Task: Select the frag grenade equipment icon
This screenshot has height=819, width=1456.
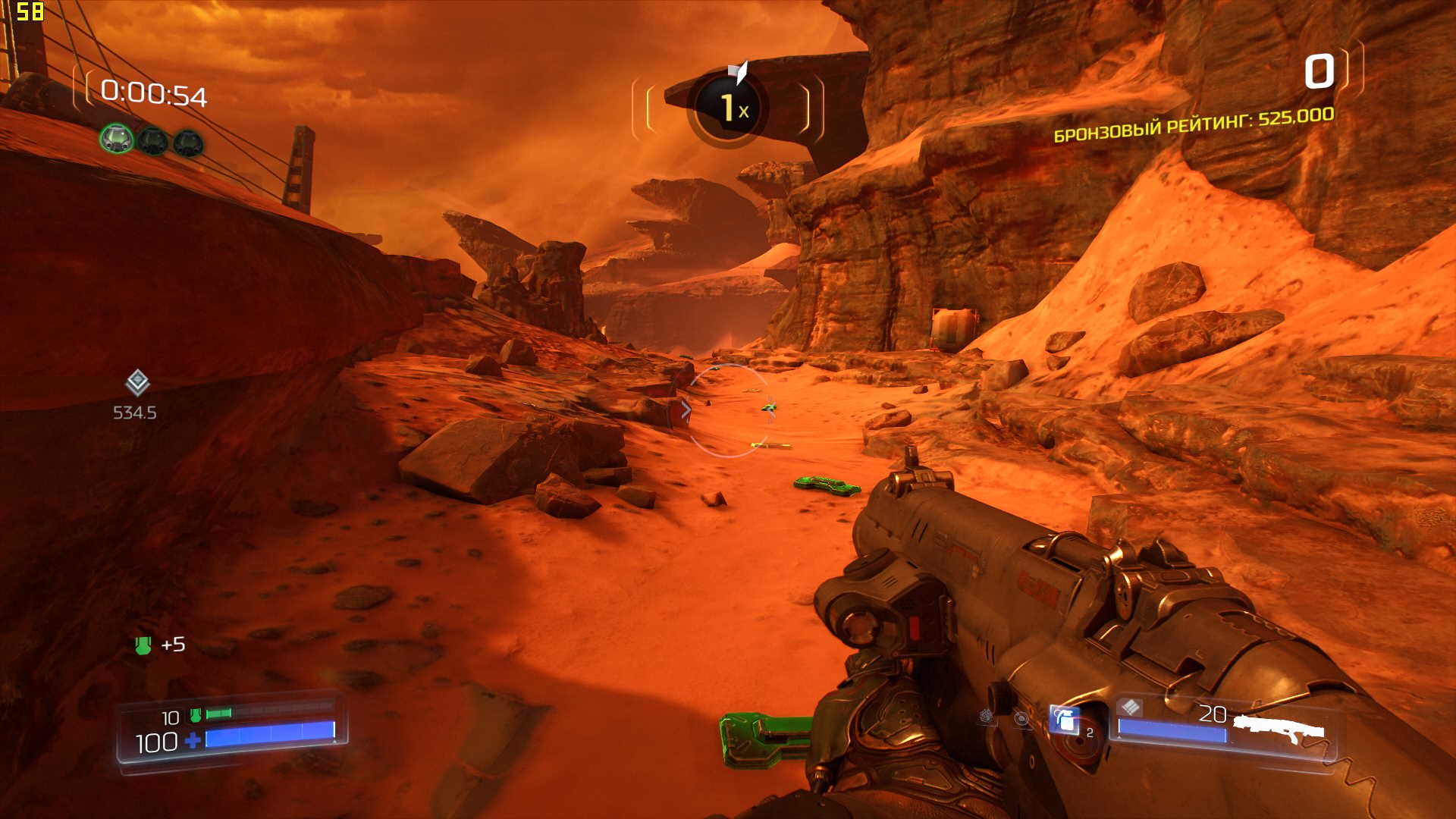Action: pos(1065,719)
